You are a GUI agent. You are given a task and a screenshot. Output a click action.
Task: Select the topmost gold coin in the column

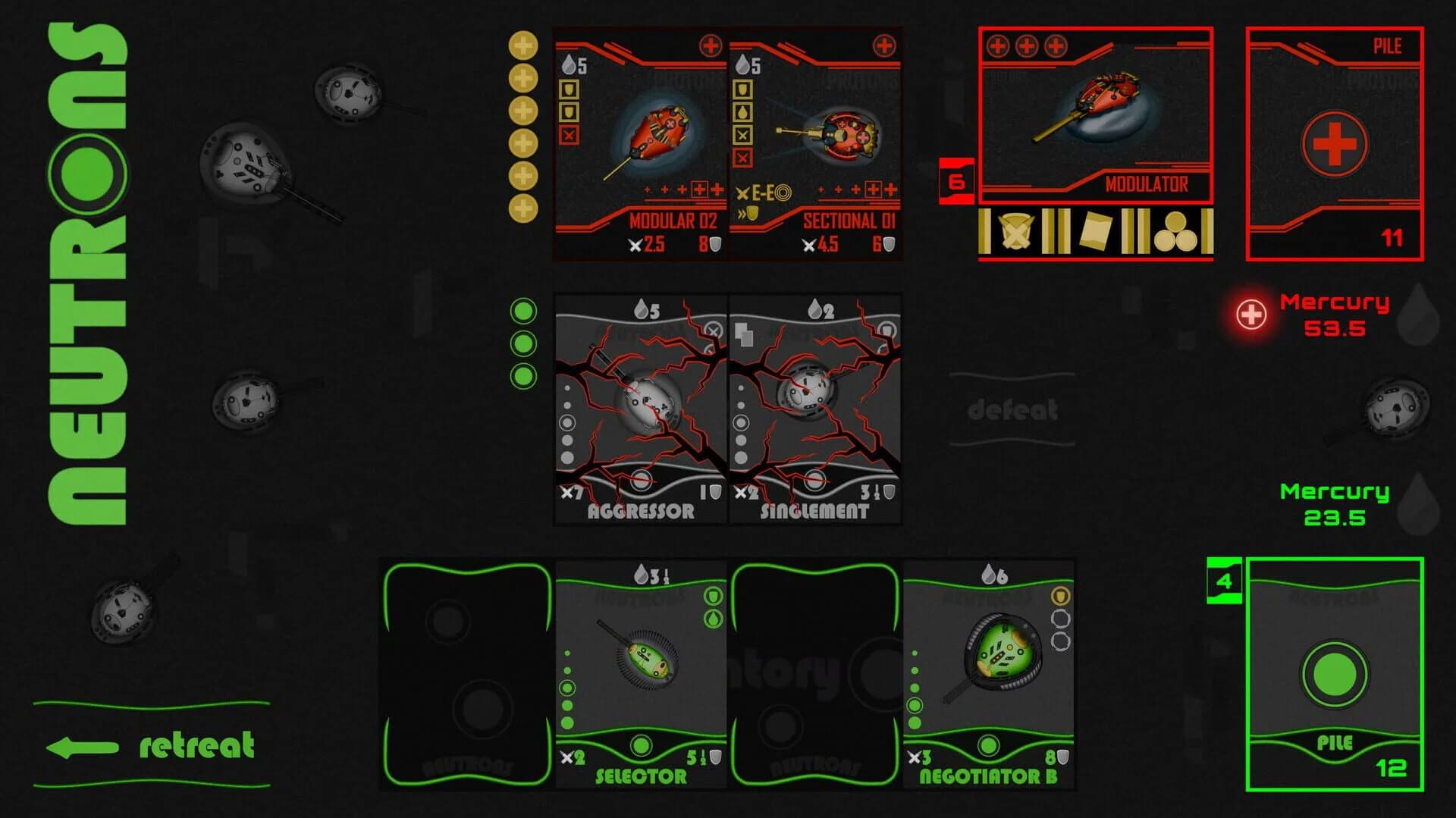click(523, 45)
